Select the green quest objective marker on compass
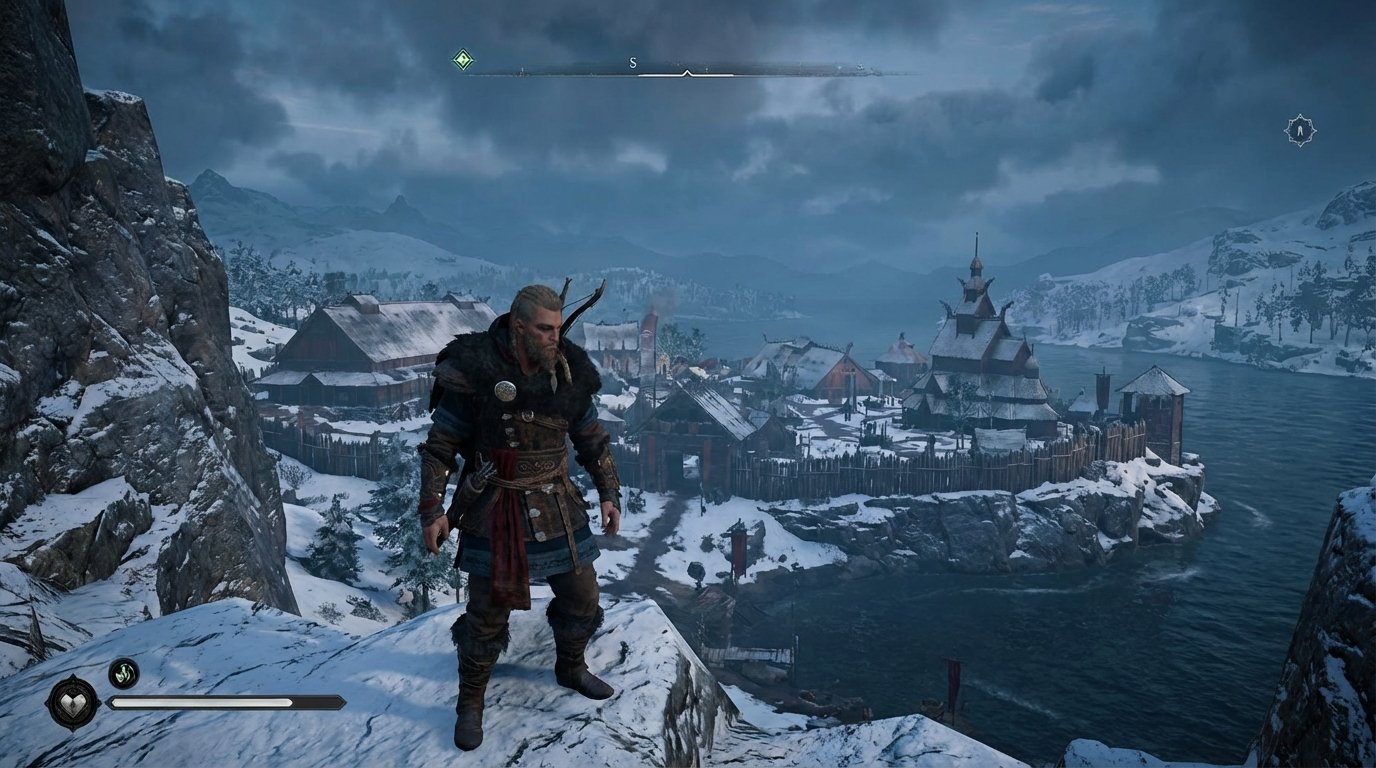Viewport: 1376px width, 768px height. [x=461, y=59]
